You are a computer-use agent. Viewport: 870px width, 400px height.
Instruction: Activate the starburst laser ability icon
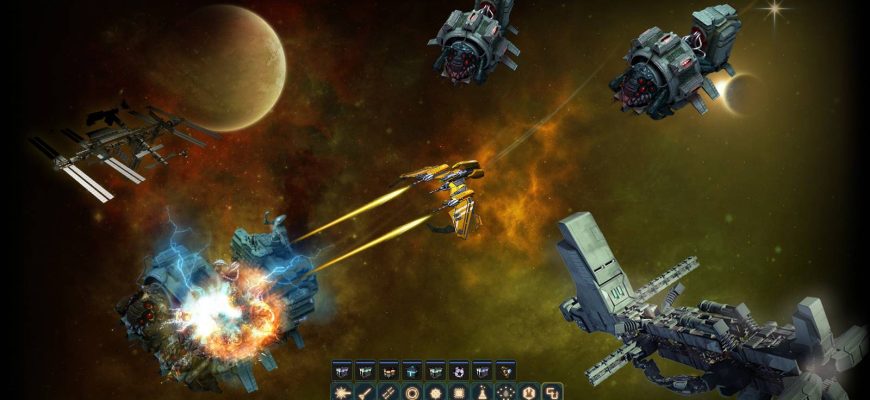[x=341, y=391]
